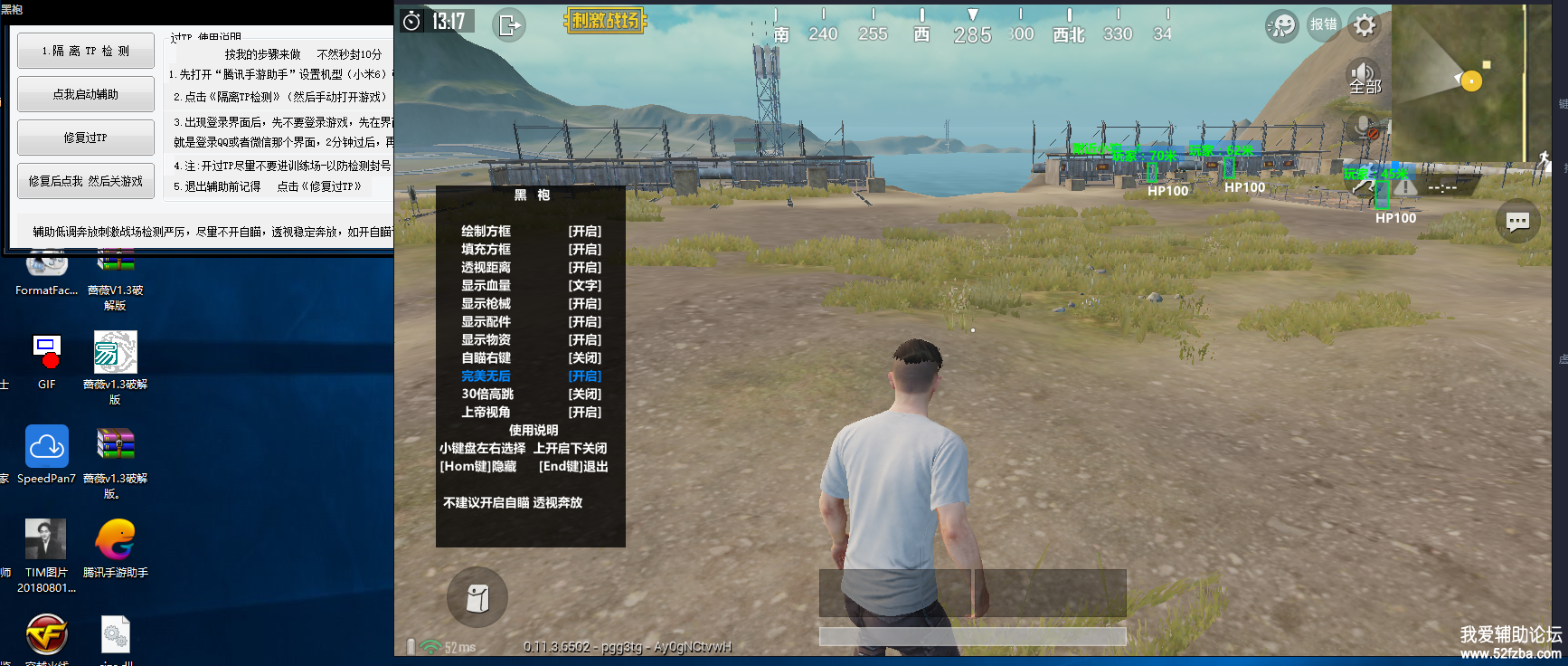Click the exit match door icon
Viewport: 1568px width, 666px height.
(x=509, y=24)
